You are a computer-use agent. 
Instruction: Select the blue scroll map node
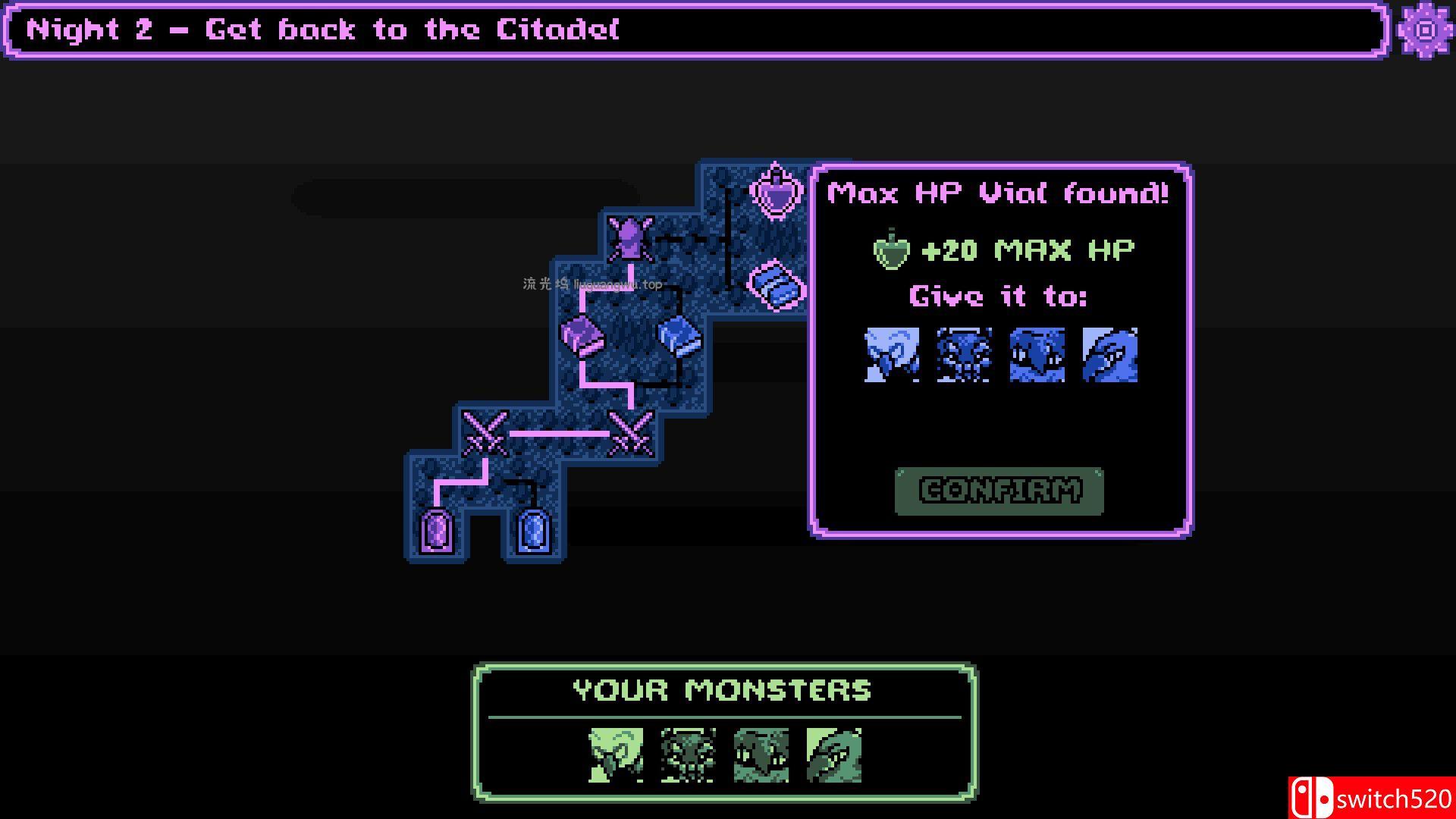point(776,285)
